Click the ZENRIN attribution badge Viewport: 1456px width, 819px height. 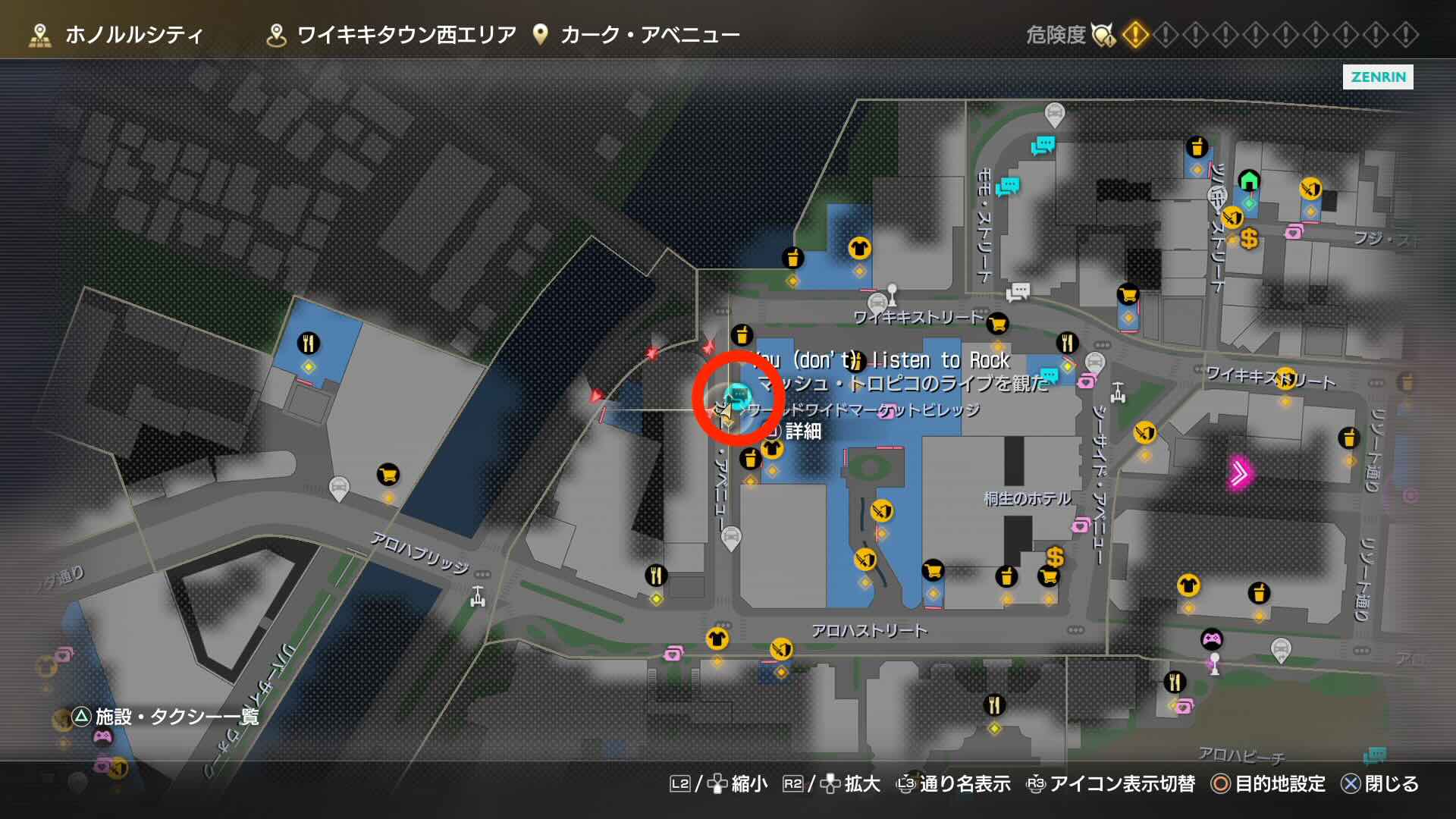(1377, 78)
